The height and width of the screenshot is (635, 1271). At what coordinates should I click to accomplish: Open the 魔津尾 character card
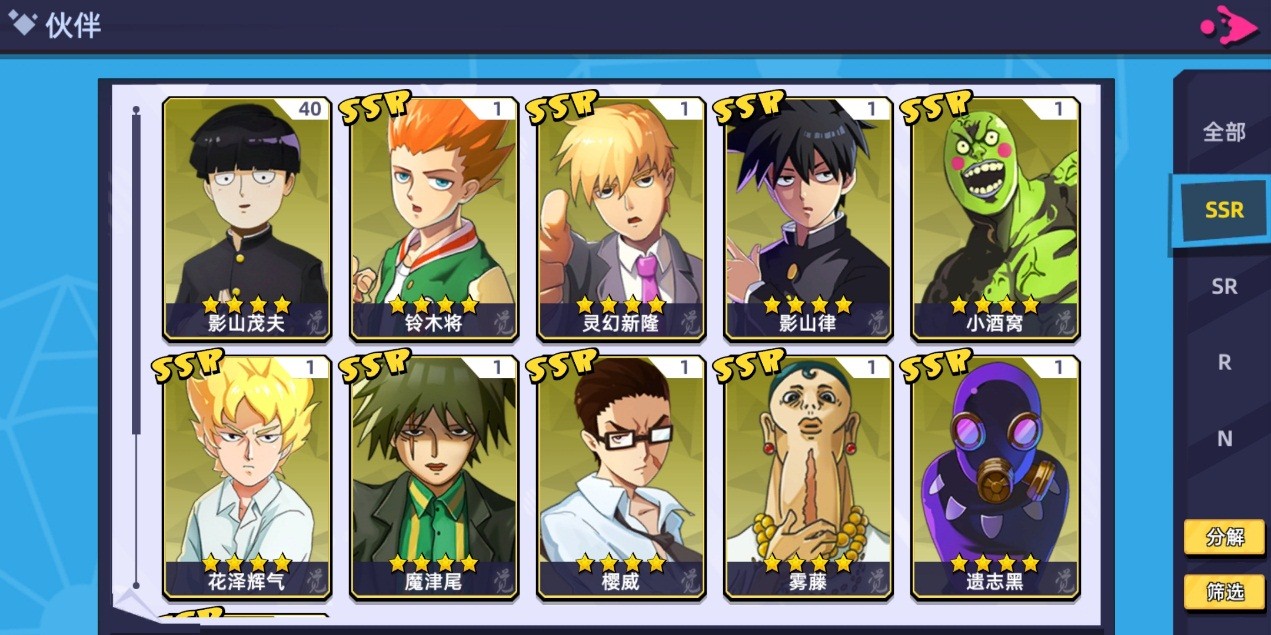pos(434,477)
